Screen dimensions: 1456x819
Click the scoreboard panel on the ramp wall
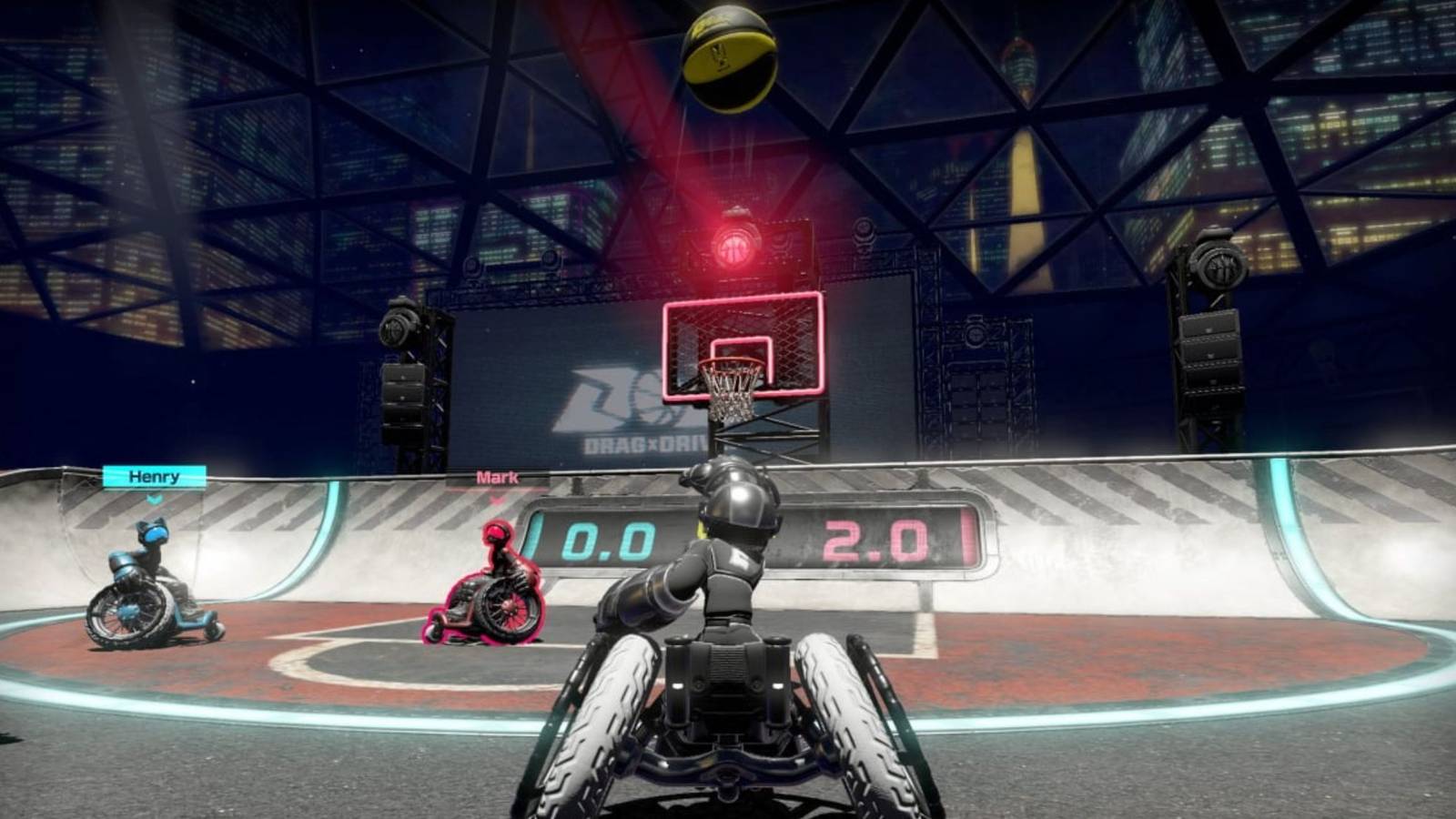point(764,537)
